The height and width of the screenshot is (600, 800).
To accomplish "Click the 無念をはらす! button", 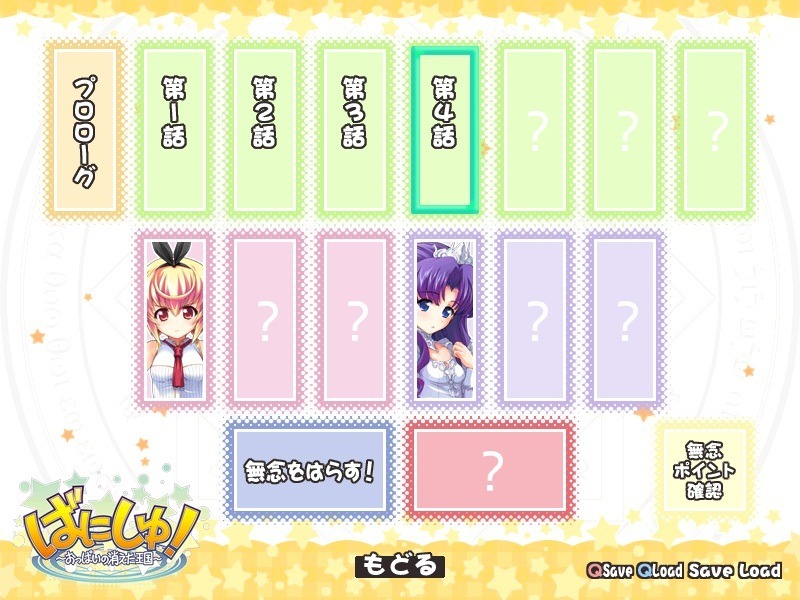I will (x=308, y=469).
